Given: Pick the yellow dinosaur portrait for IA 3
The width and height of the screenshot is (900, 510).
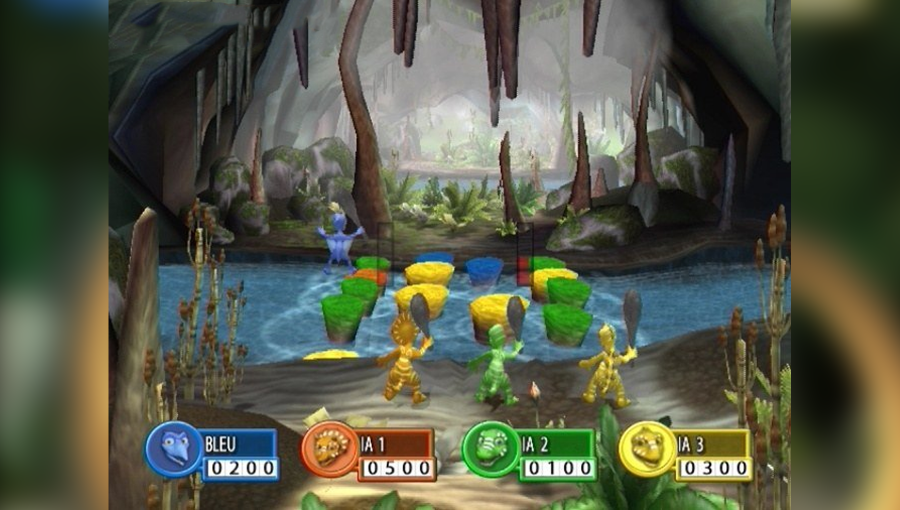Looking at the screenshot, I should coord(648,448).
